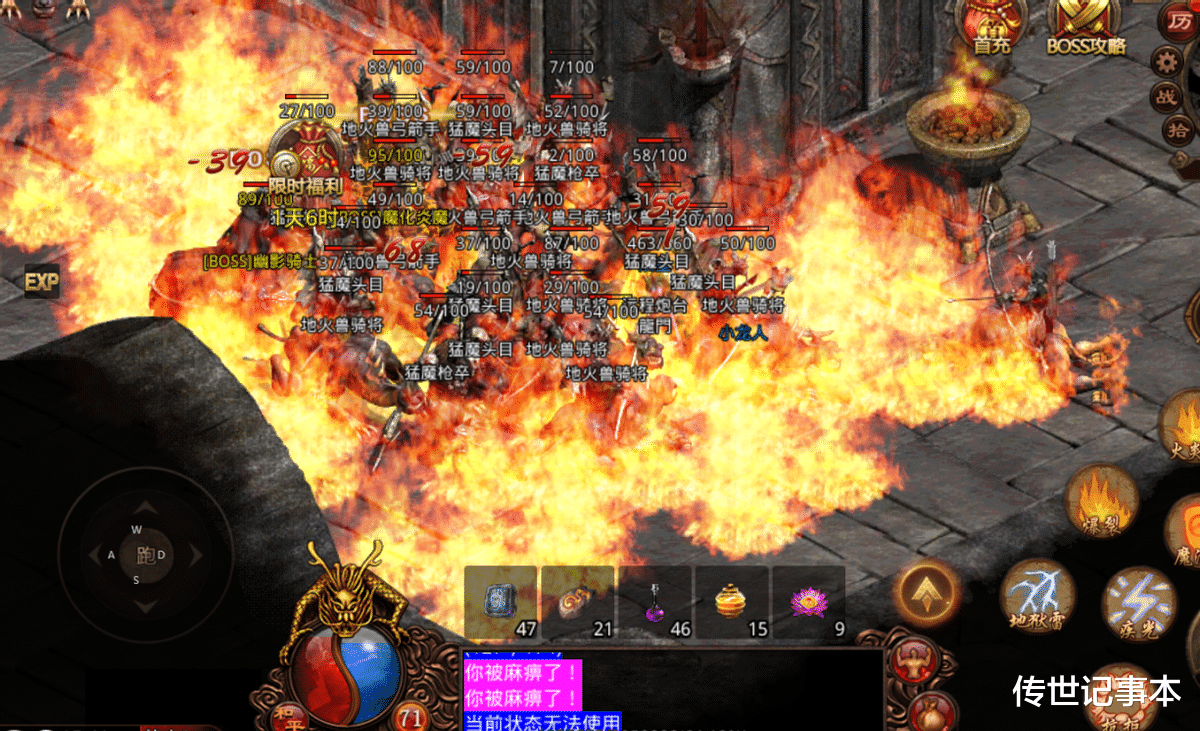1200x731 pixels.
Task: Toggle the 战 combat mode button
Action: coord(1167,96)
